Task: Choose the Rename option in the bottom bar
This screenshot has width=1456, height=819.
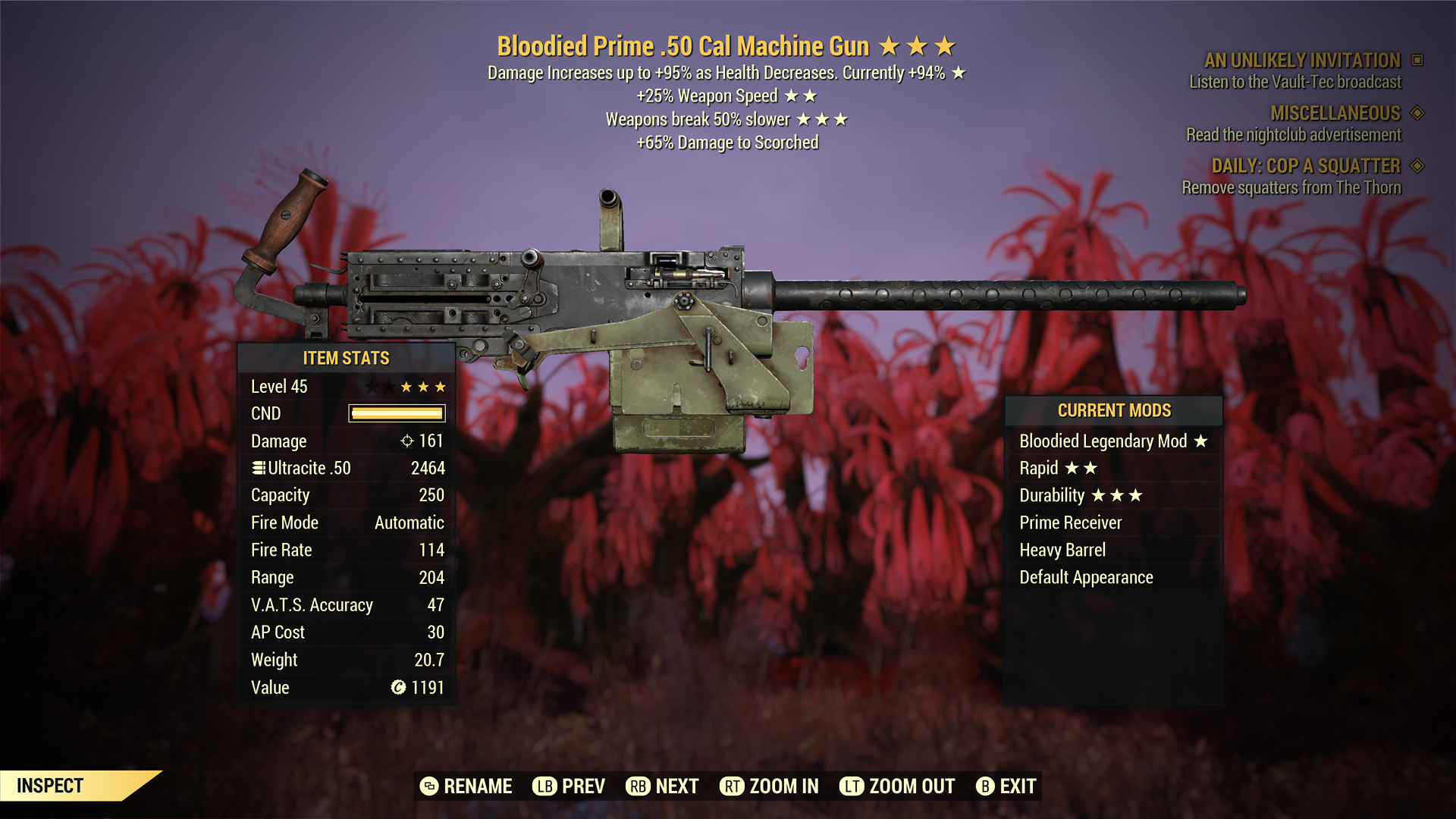Action: (466, 786)
